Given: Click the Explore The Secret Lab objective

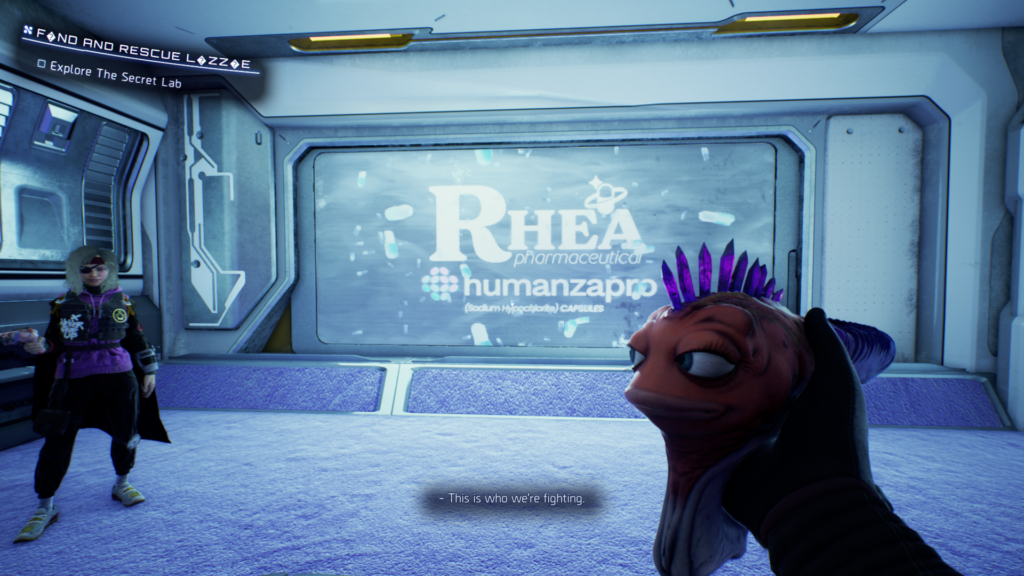Looking at the screenshot, I should (115, 83).
